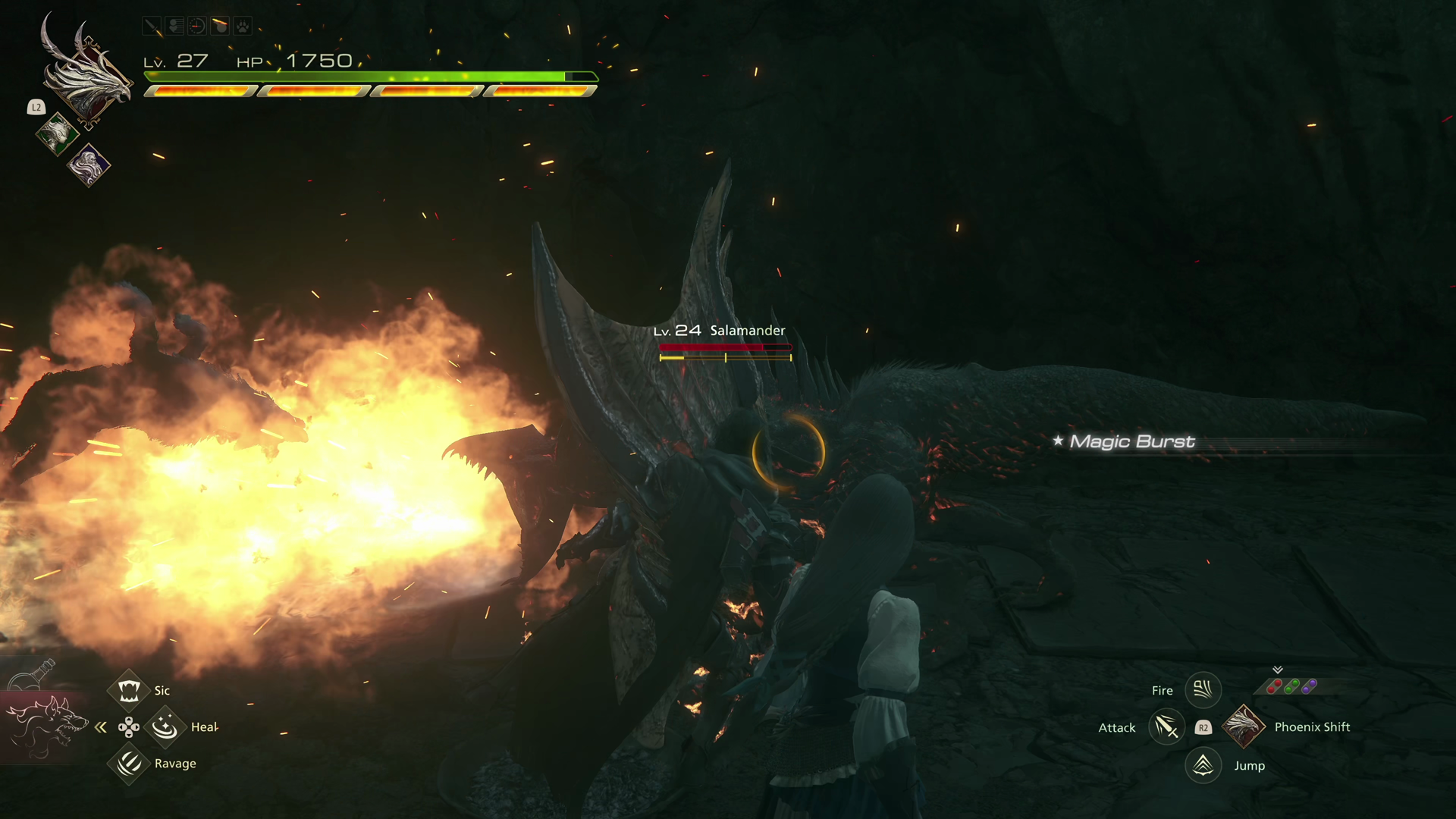Switch to the purple Eikon portrait icon
This screenshot has width=1456, height=819.
(x=89, y=165)
